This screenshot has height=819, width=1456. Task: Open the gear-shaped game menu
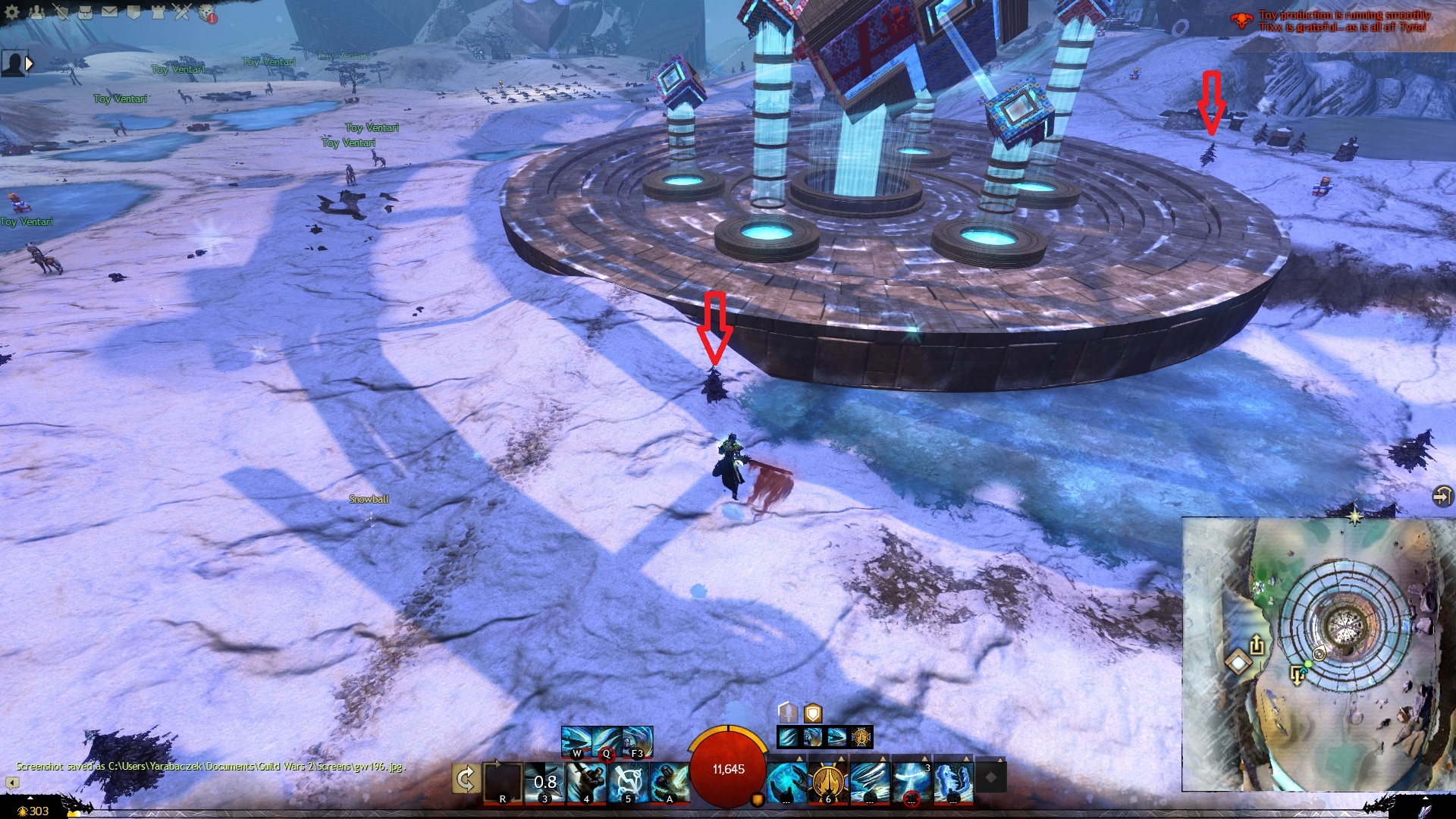[12, 11]
